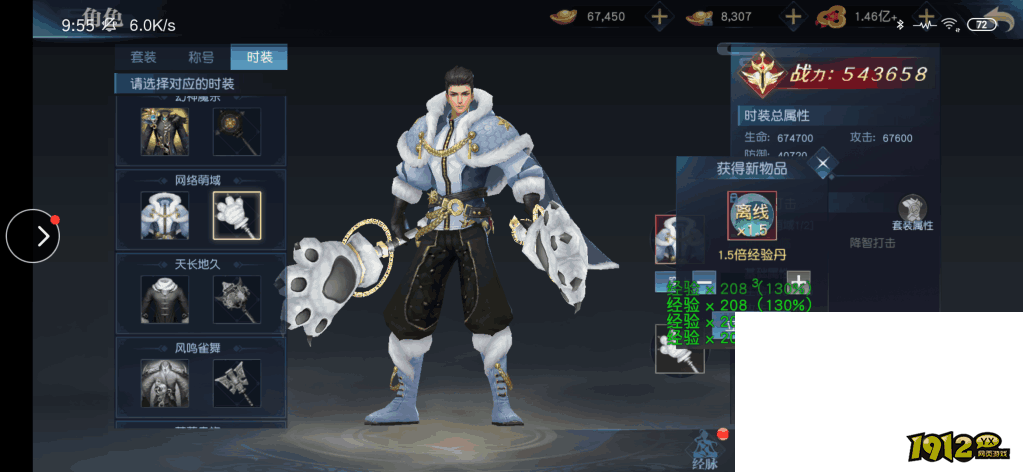
Task: Decrease quantity with the minus button
Action: [x=704, y=281]
